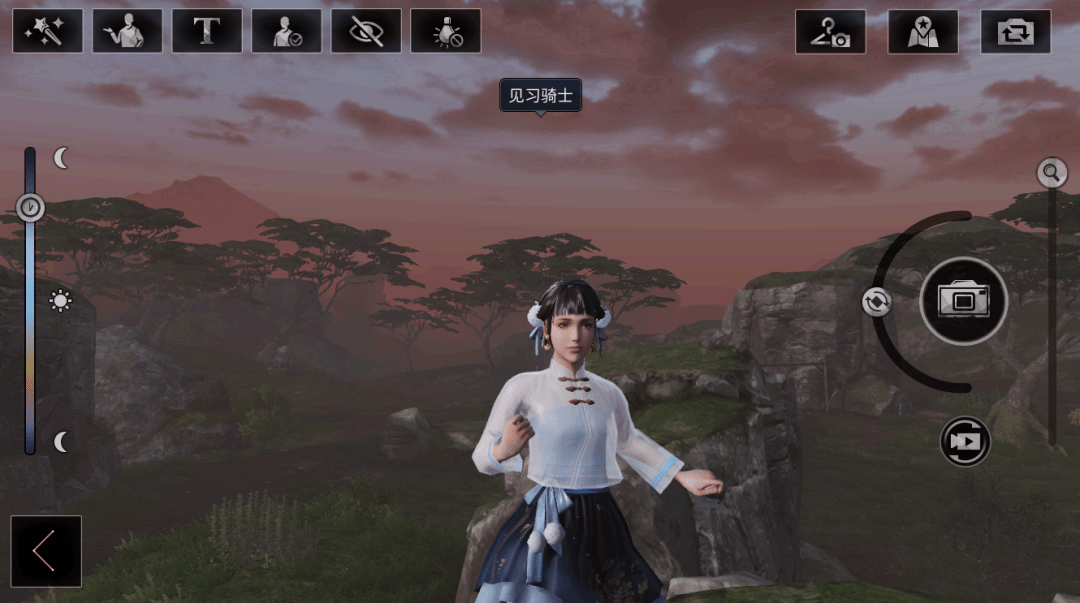Click the 见习骑士 name tag
Screen dimensions: 1080x603
tap(540, 96)
